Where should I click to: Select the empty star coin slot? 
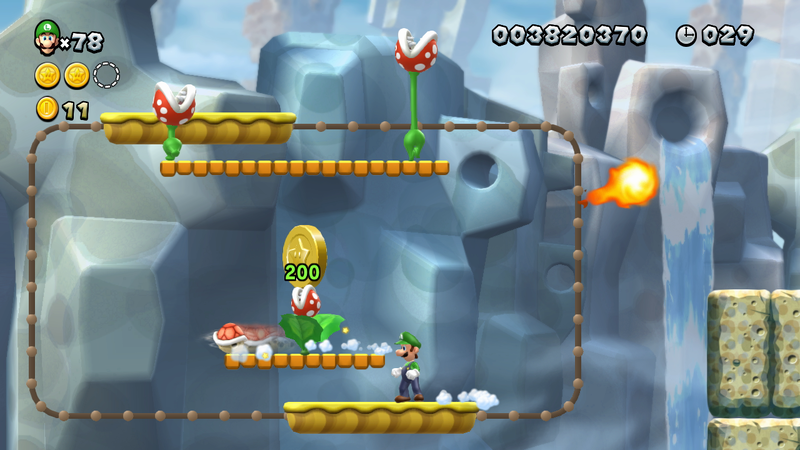pyautogui.click(x=106, y=75)
